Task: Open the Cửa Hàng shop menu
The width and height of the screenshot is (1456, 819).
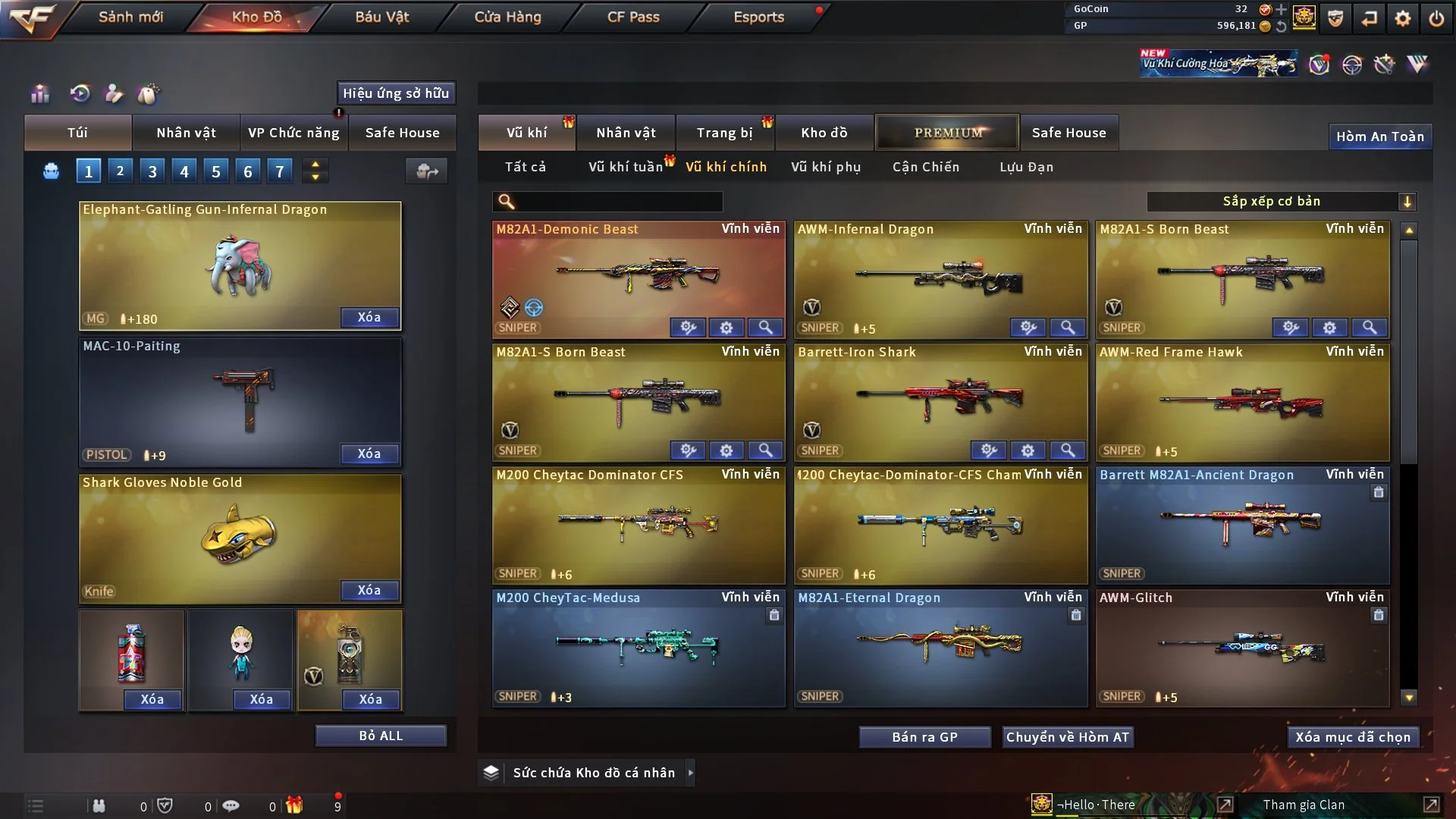Action: coord(507,17)
